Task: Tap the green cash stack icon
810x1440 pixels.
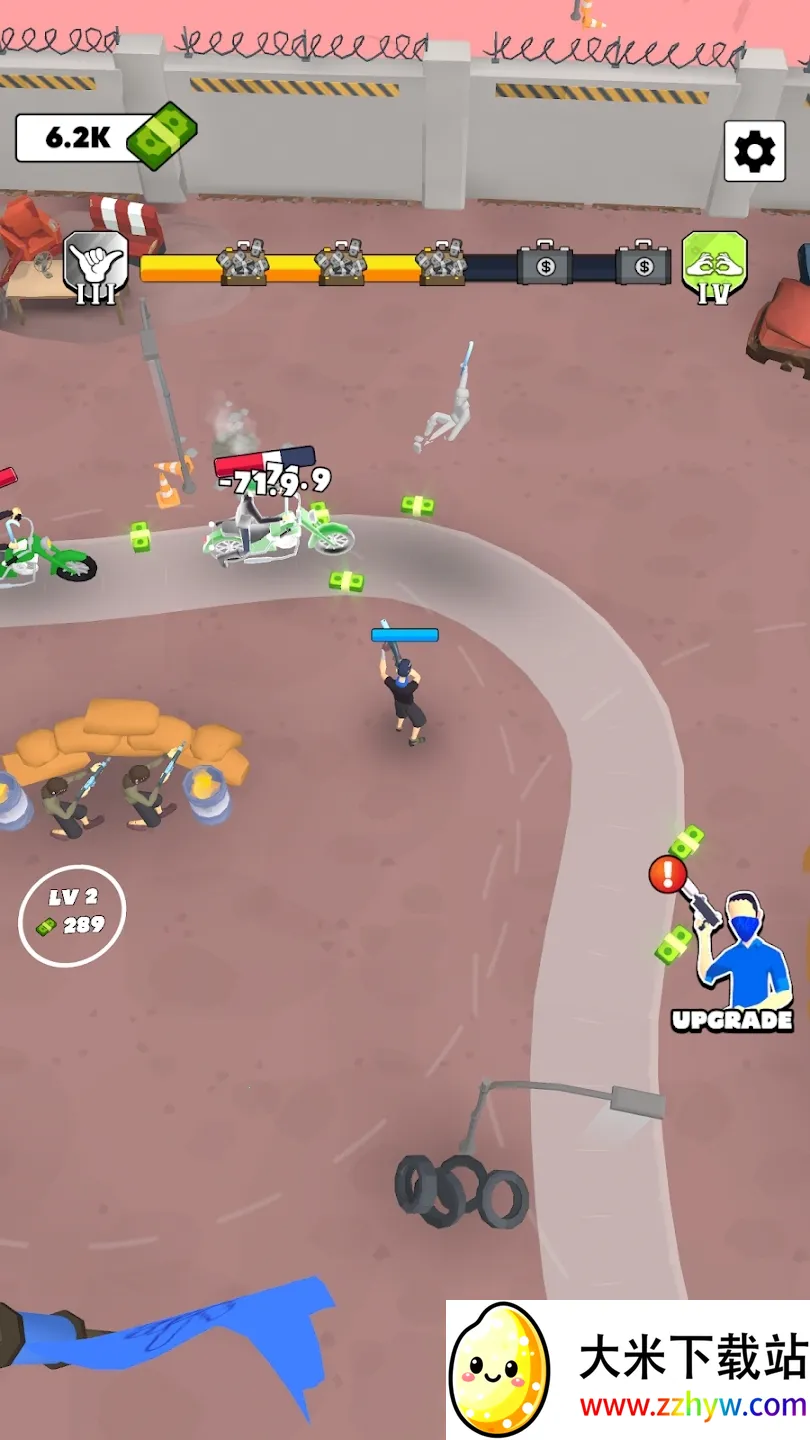Action: coord(163,136)
